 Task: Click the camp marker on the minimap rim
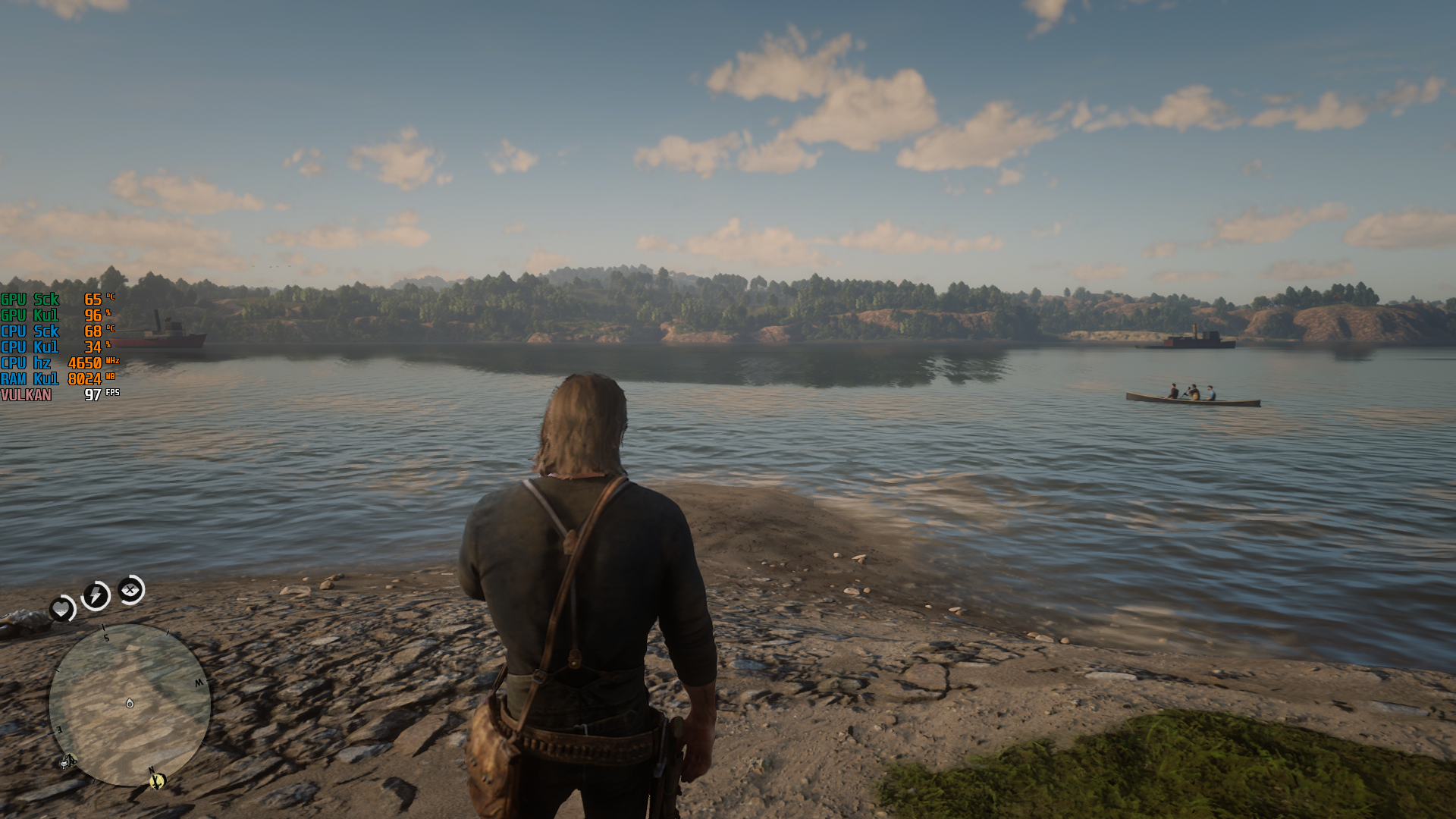click(68, 761)
